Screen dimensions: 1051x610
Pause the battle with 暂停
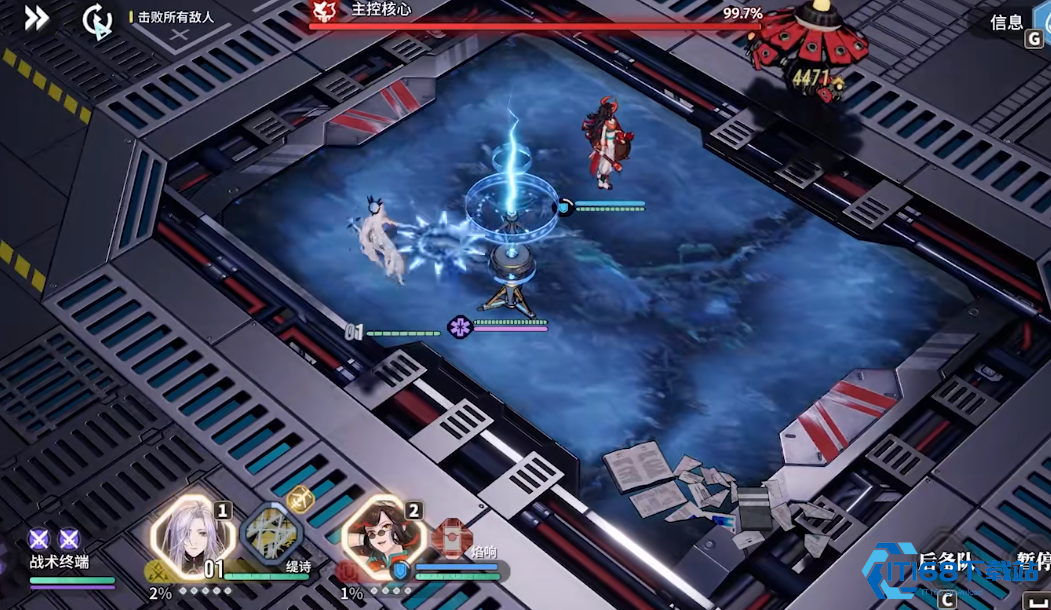[x=1032, y=561]
